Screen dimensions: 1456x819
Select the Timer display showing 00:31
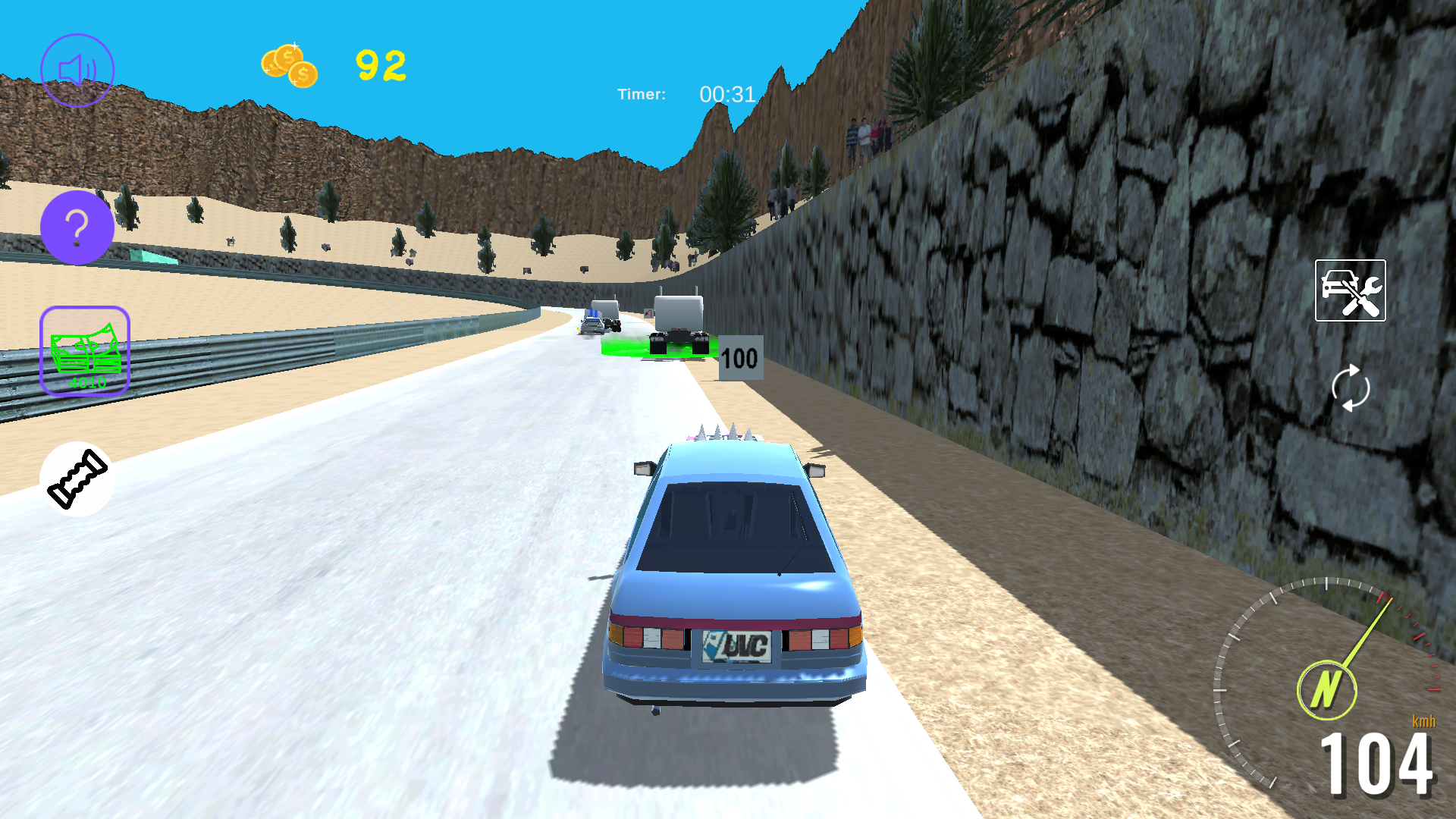pos(685,94)
